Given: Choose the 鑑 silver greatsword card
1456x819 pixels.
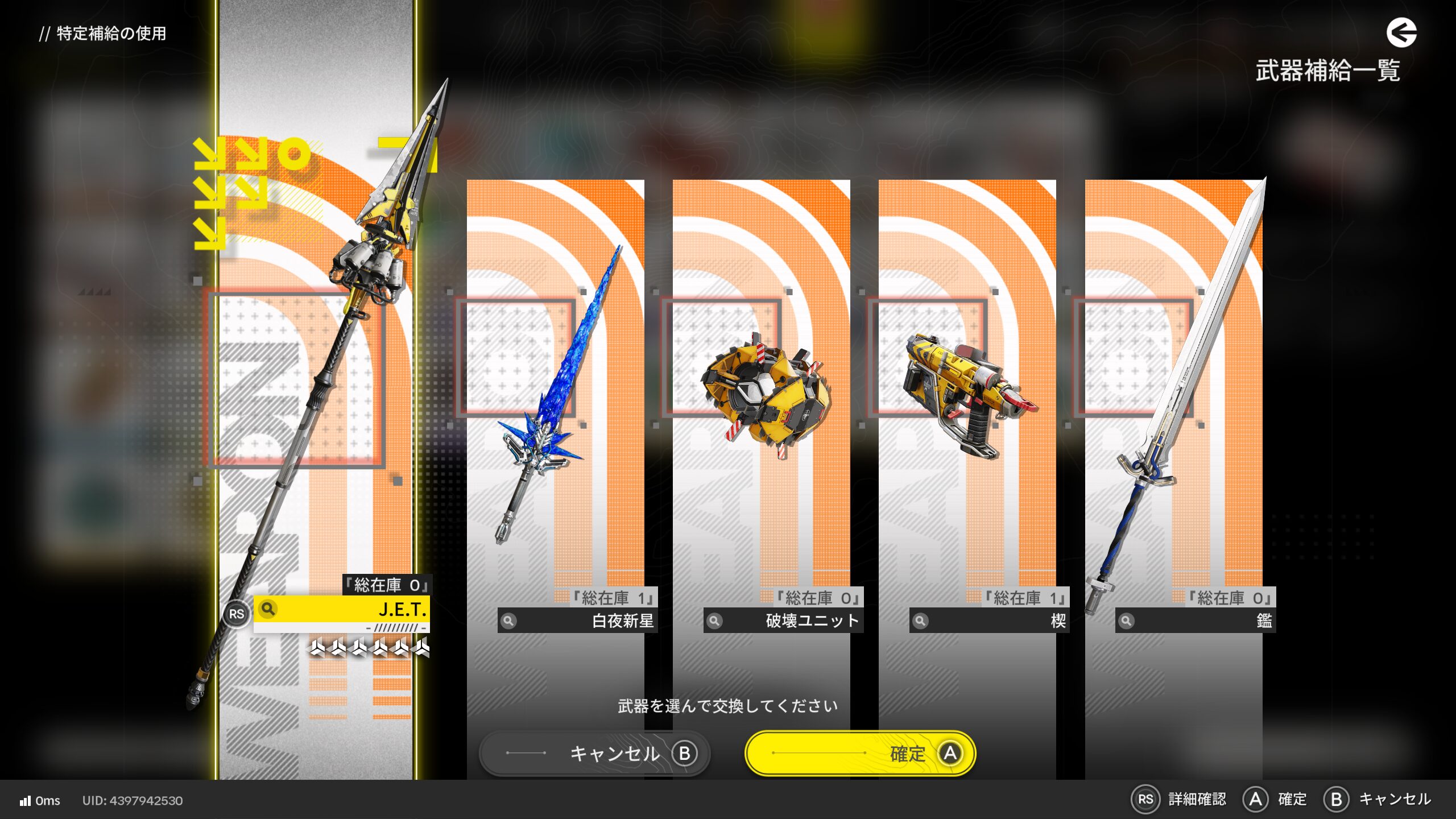Looking at the screenshot, I should [1173, 398].
